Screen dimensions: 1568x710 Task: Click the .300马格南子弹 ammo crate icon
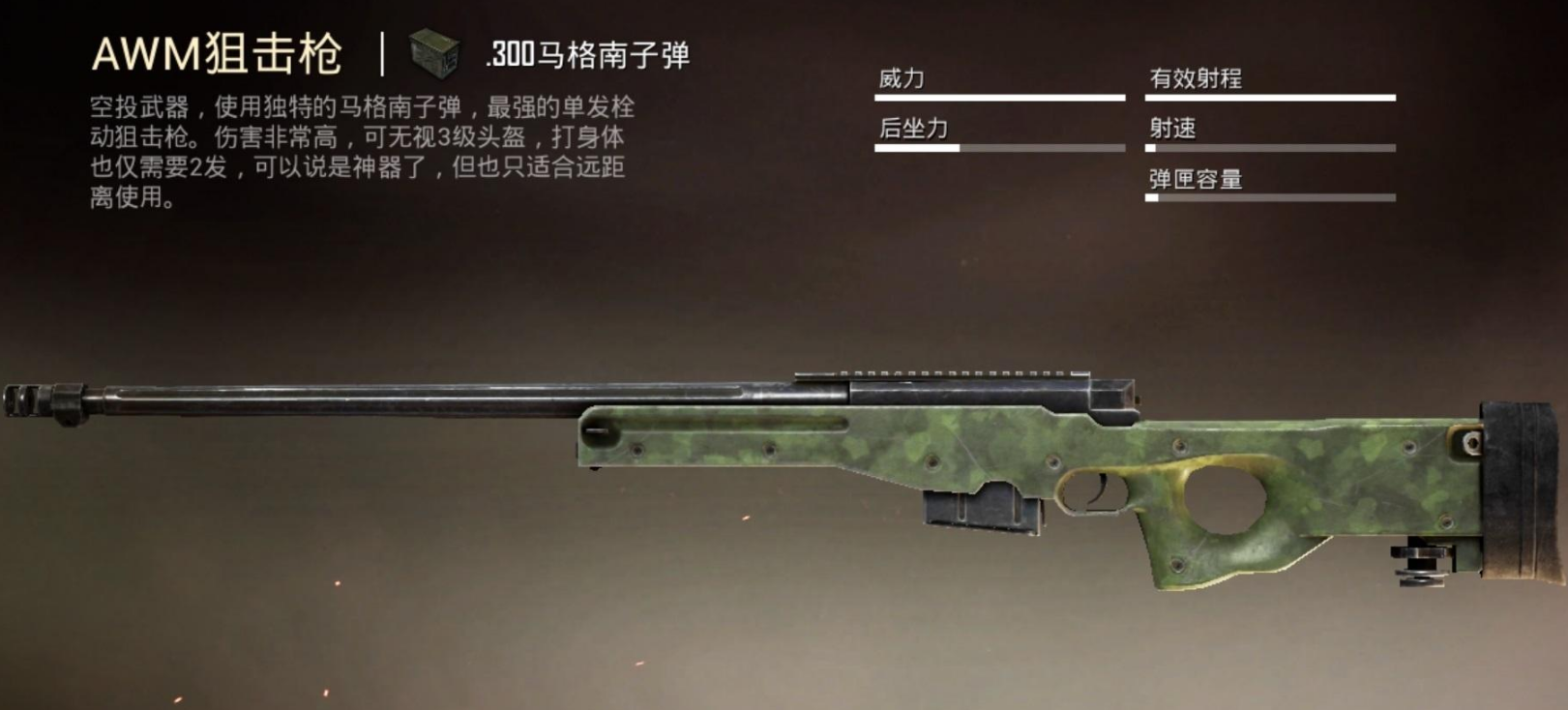point(431,58)
